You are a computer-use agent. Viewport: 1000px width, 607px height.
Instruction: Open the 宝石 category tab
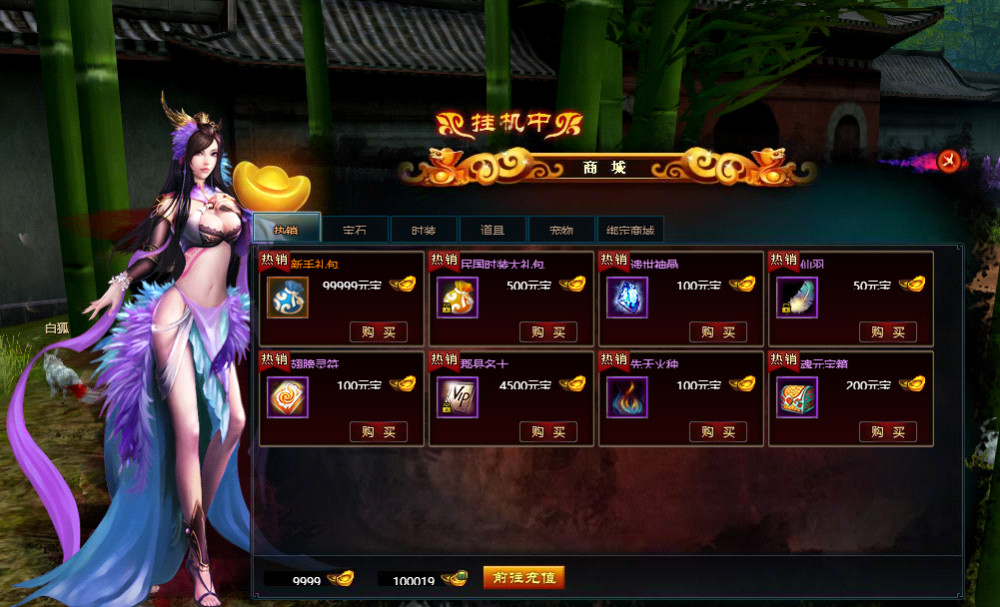(355, 230)
